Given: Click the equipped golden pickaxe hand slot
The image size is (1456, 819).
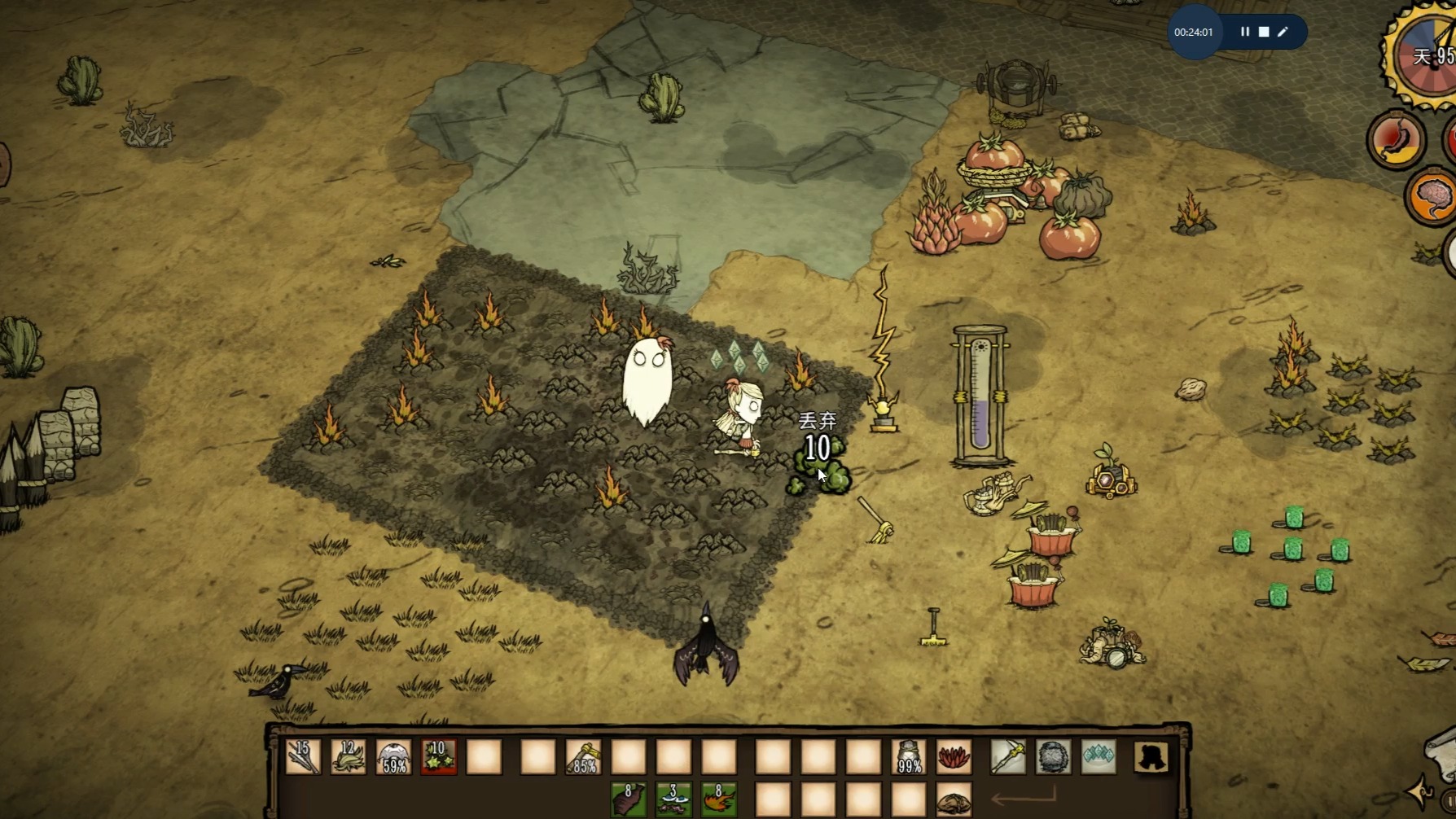Looking at the screenshot, I should point(1007,756).
